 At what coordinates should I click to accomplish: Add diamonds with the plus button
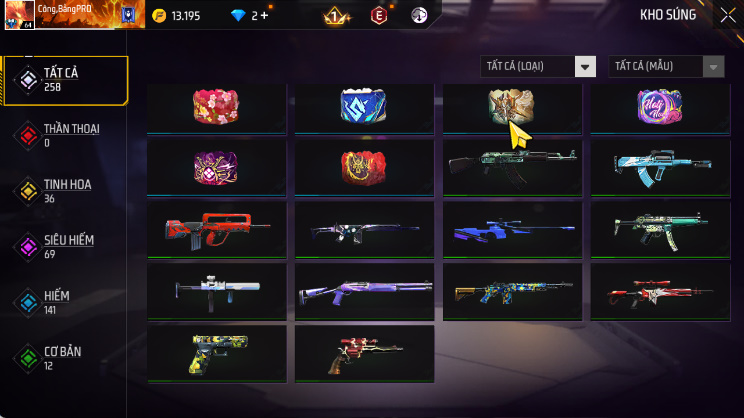(x=264, y=15)
